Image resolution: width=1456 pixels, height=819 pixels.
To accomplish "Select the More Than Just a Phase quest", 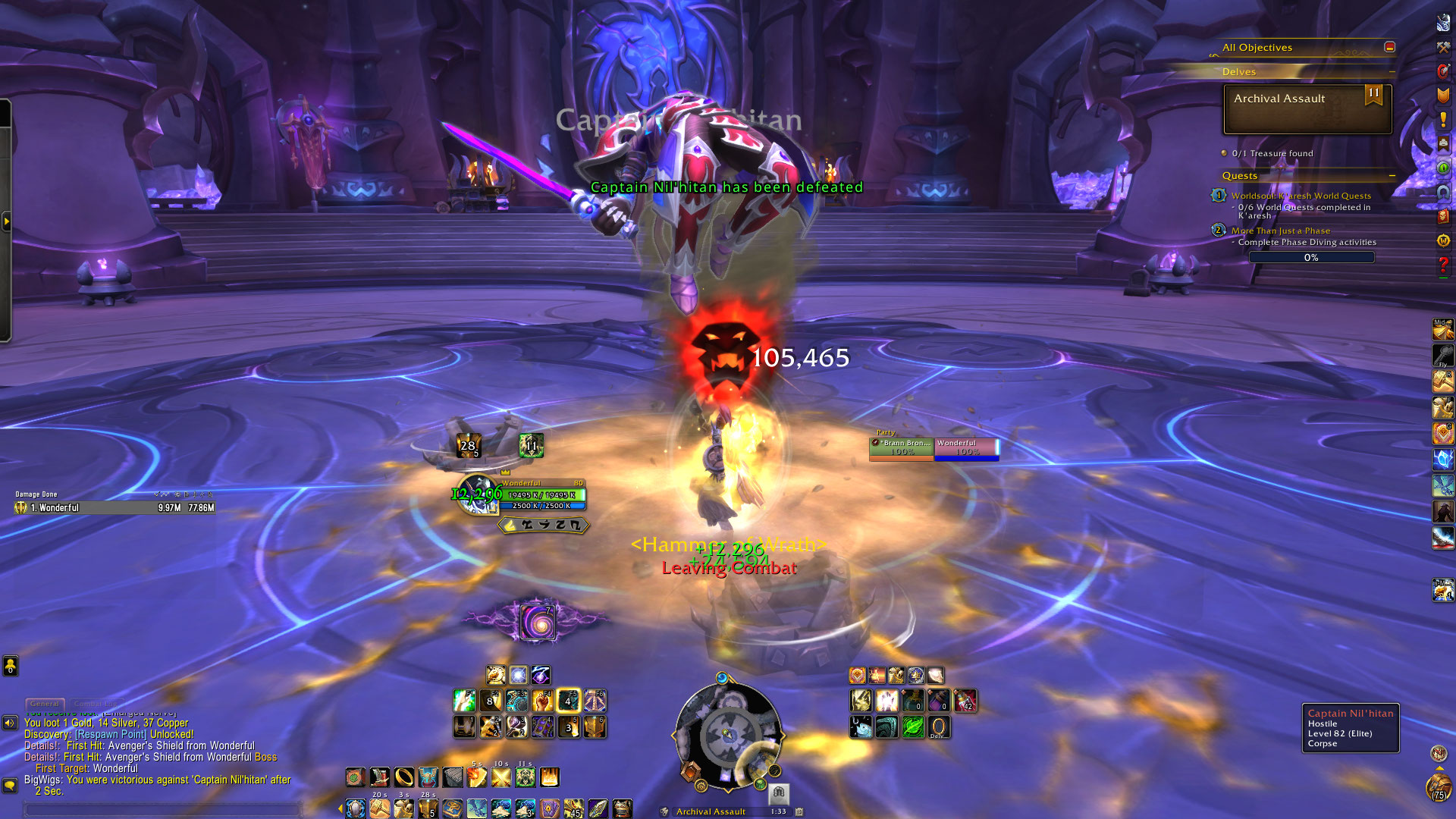I will point(1280,231).
